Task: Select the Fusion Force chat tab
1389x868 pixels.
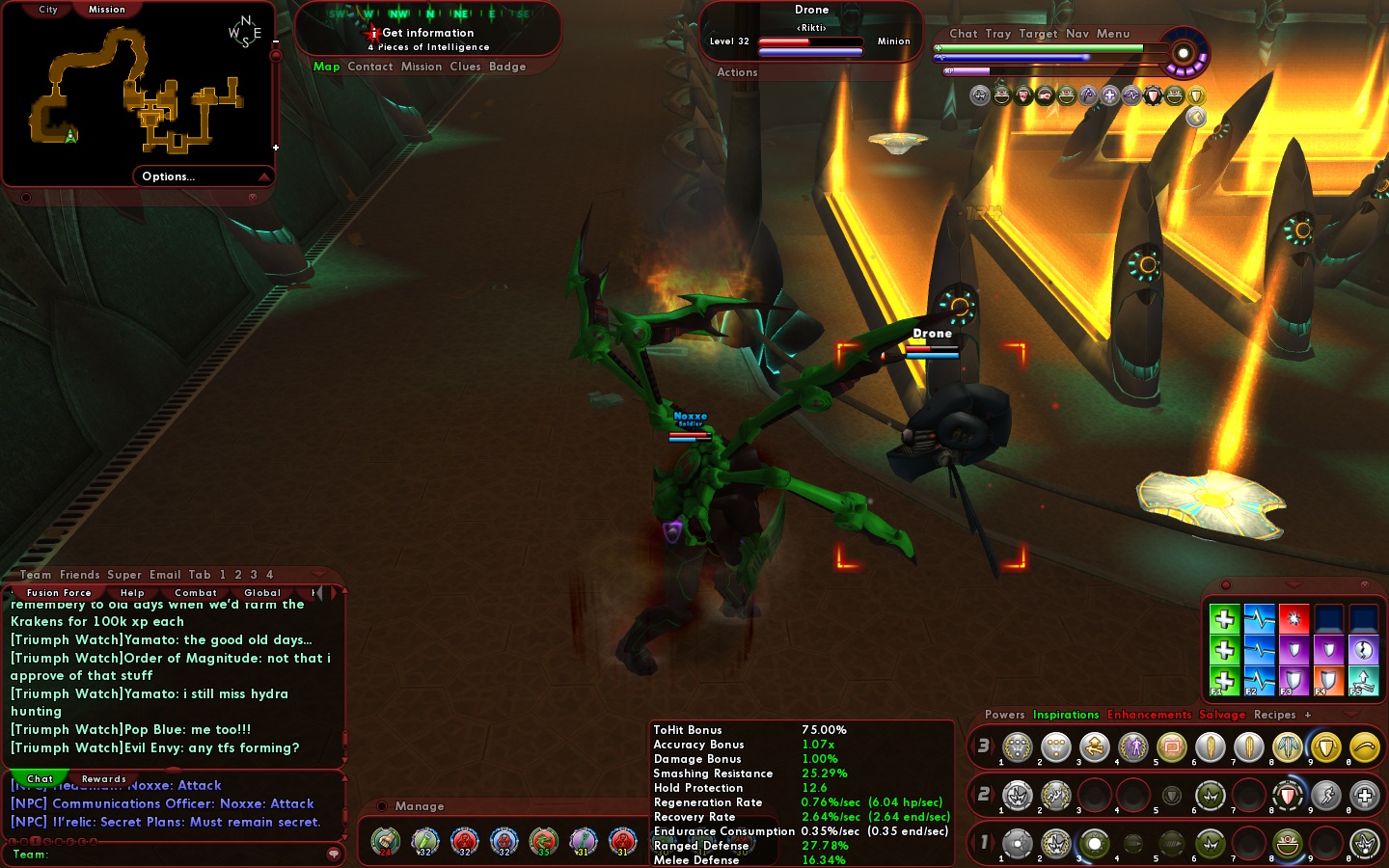Action: tap(59, 593)
